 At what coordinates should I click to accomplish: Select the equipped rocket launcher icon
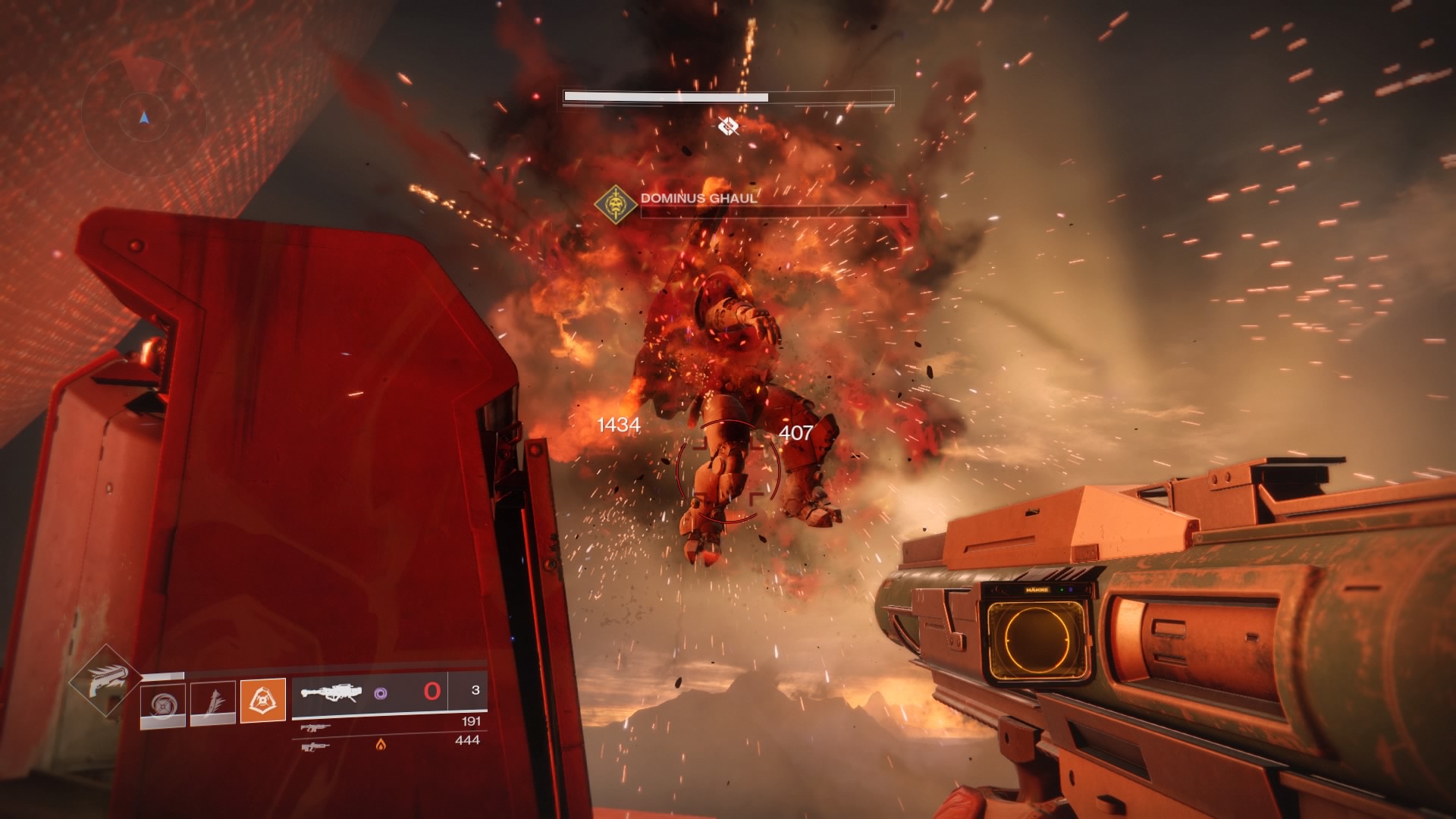(331, 692)
